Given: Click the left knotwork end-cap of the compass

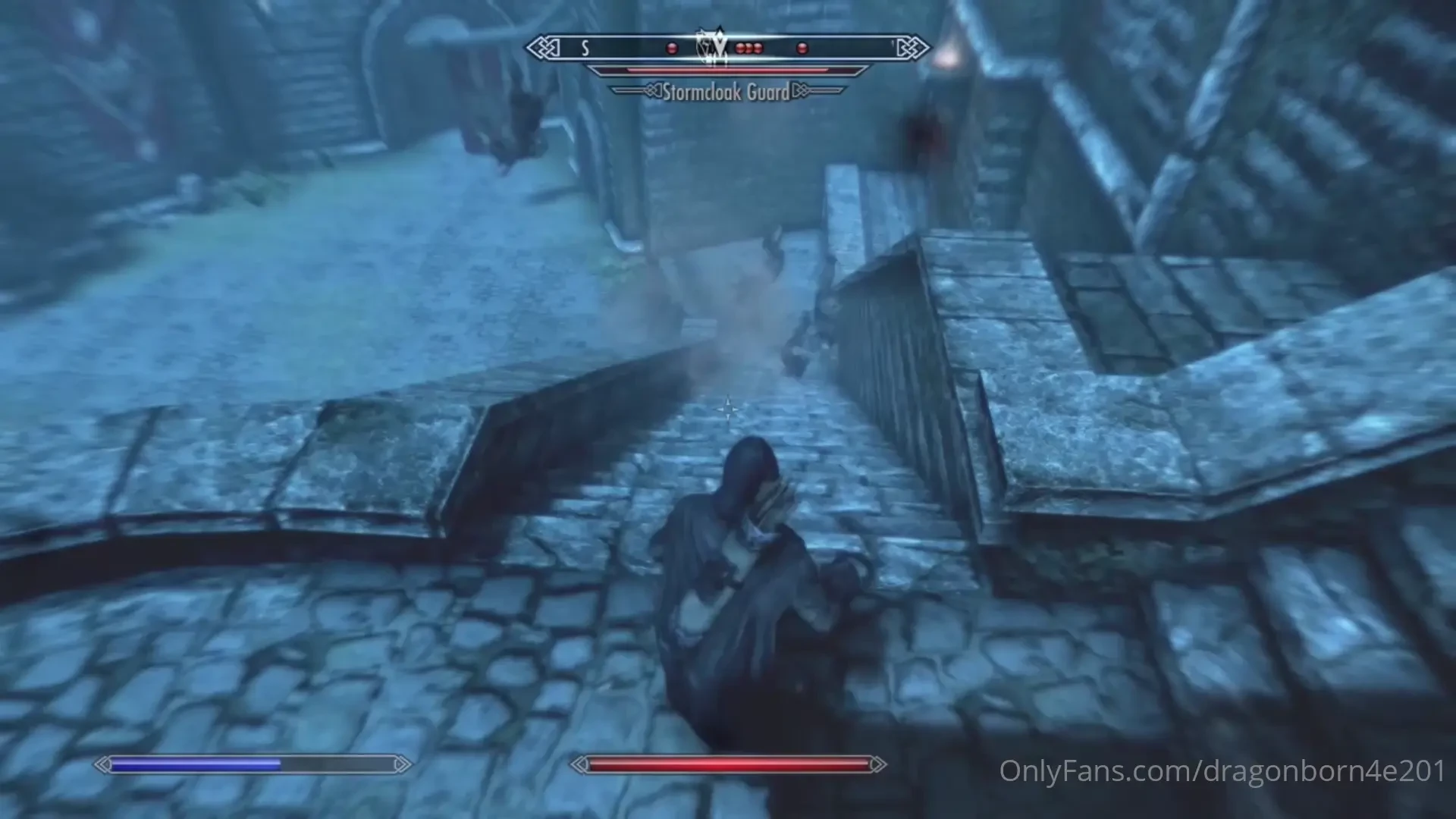Looking at the screenshot, I should click(540, 47).
